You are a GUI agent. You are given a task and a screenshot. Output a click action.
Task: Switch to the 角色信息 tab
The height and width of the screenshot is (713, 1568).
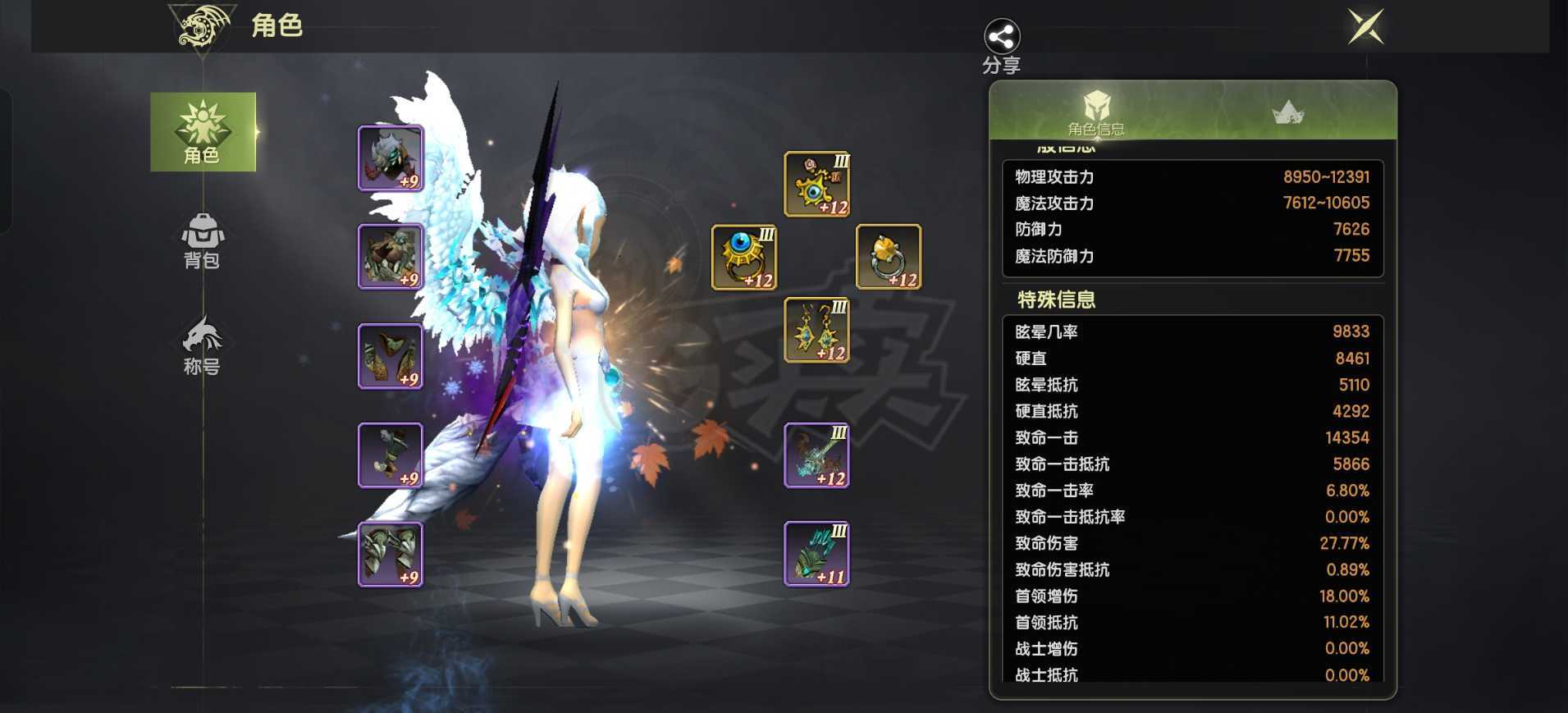pos(1097,113)
